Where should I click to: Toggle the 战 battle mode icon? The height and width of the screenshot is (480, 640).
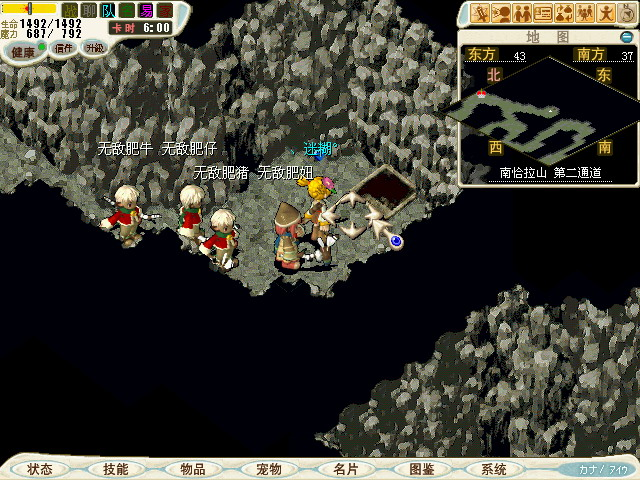tap(70, 10)
